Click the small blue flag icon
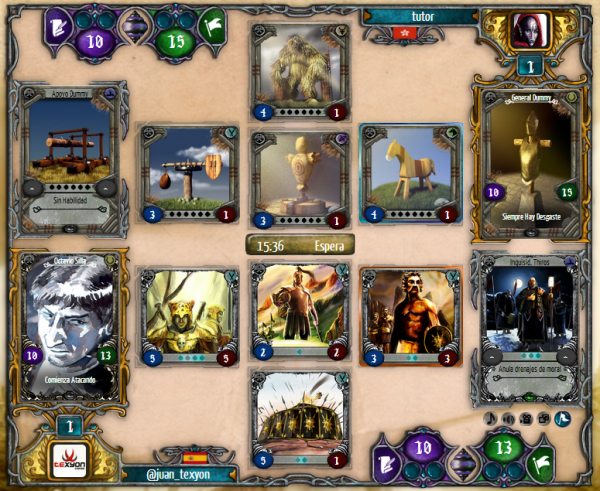Screen dimensions: 600x491 pos(561,417)
